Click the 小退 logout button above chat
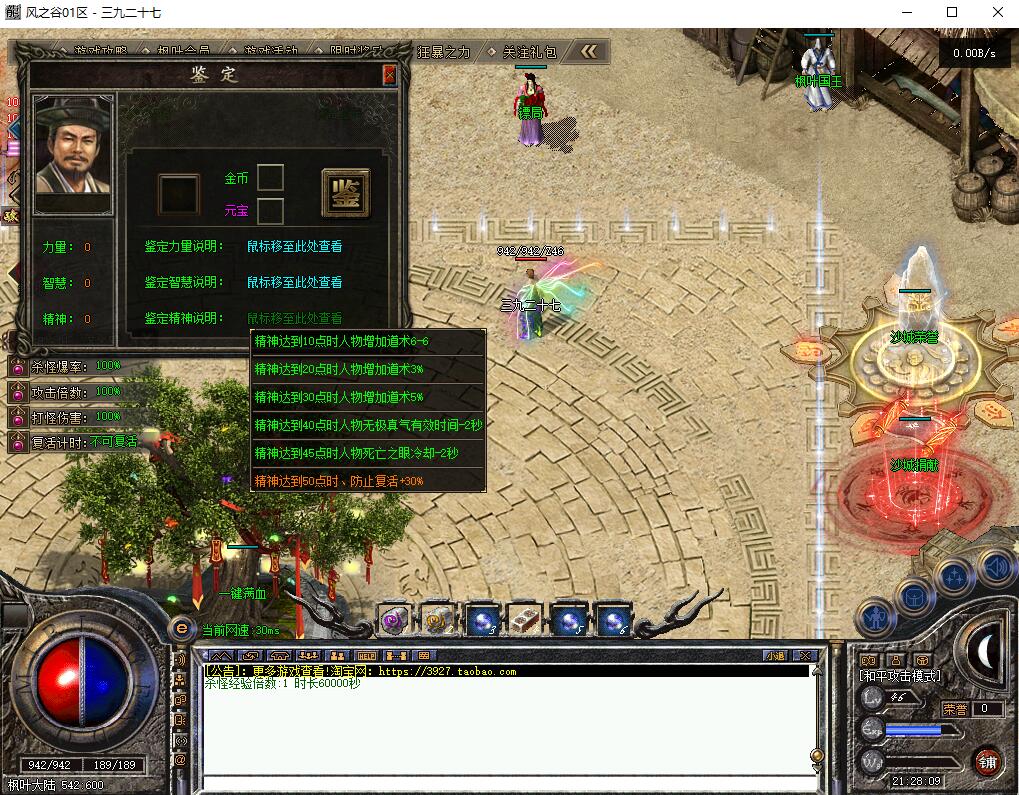This screenshot has height=795, width=1019. point(776,656)
